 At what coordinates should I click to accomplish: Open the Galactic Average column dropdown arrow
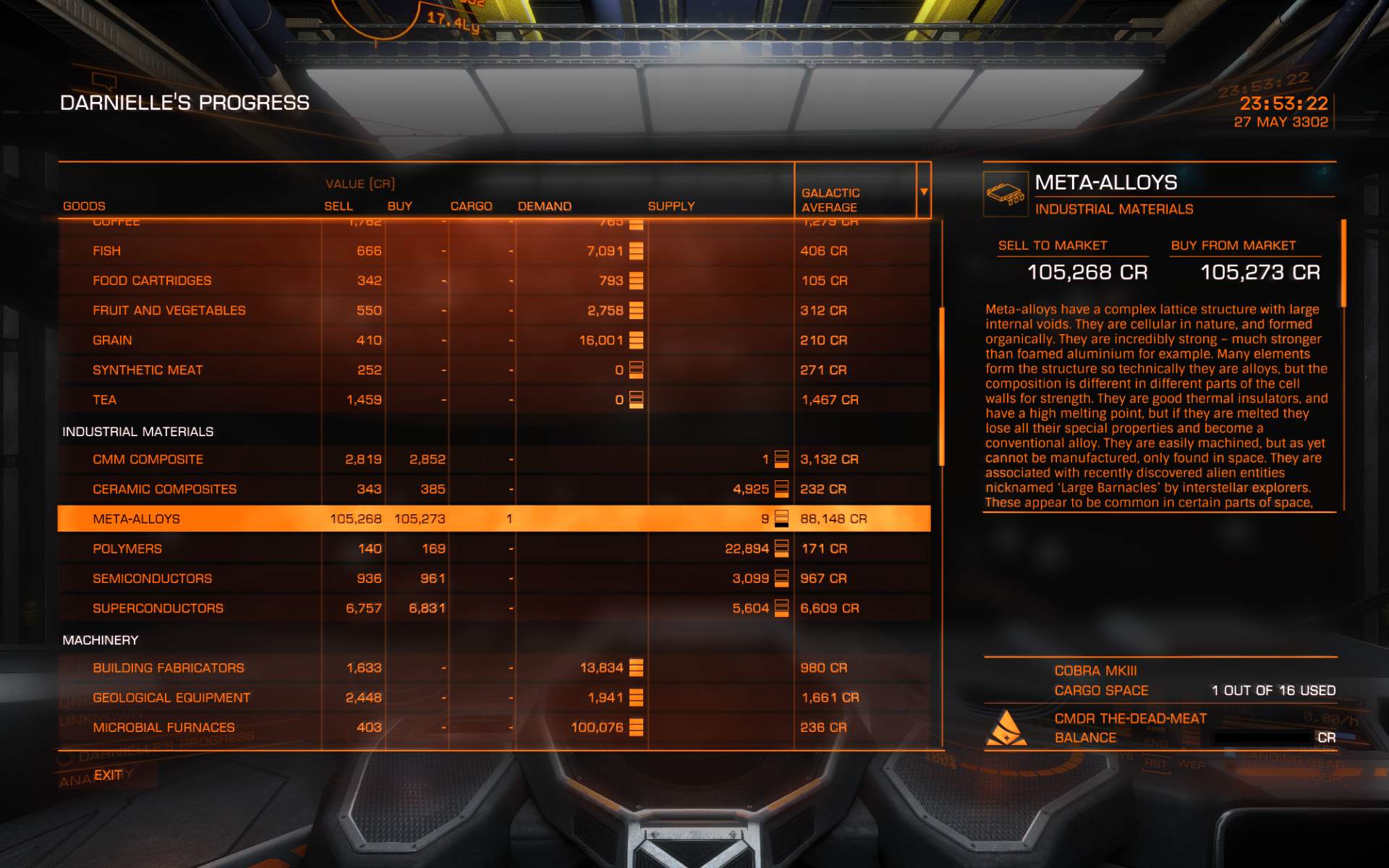(924, 192)
